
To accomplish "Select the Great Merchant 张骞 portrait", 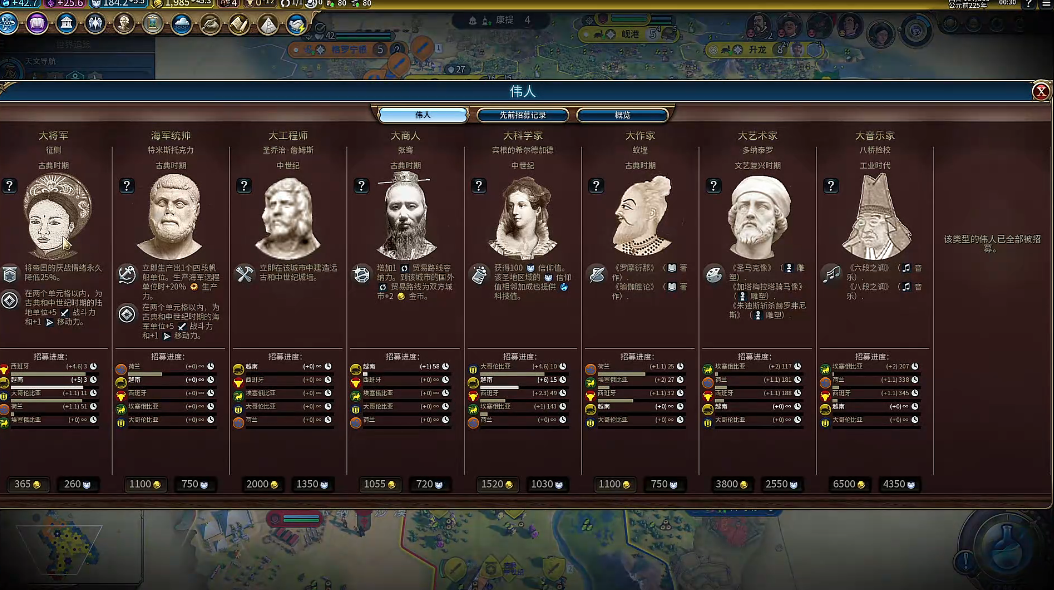I will point(405,217).
